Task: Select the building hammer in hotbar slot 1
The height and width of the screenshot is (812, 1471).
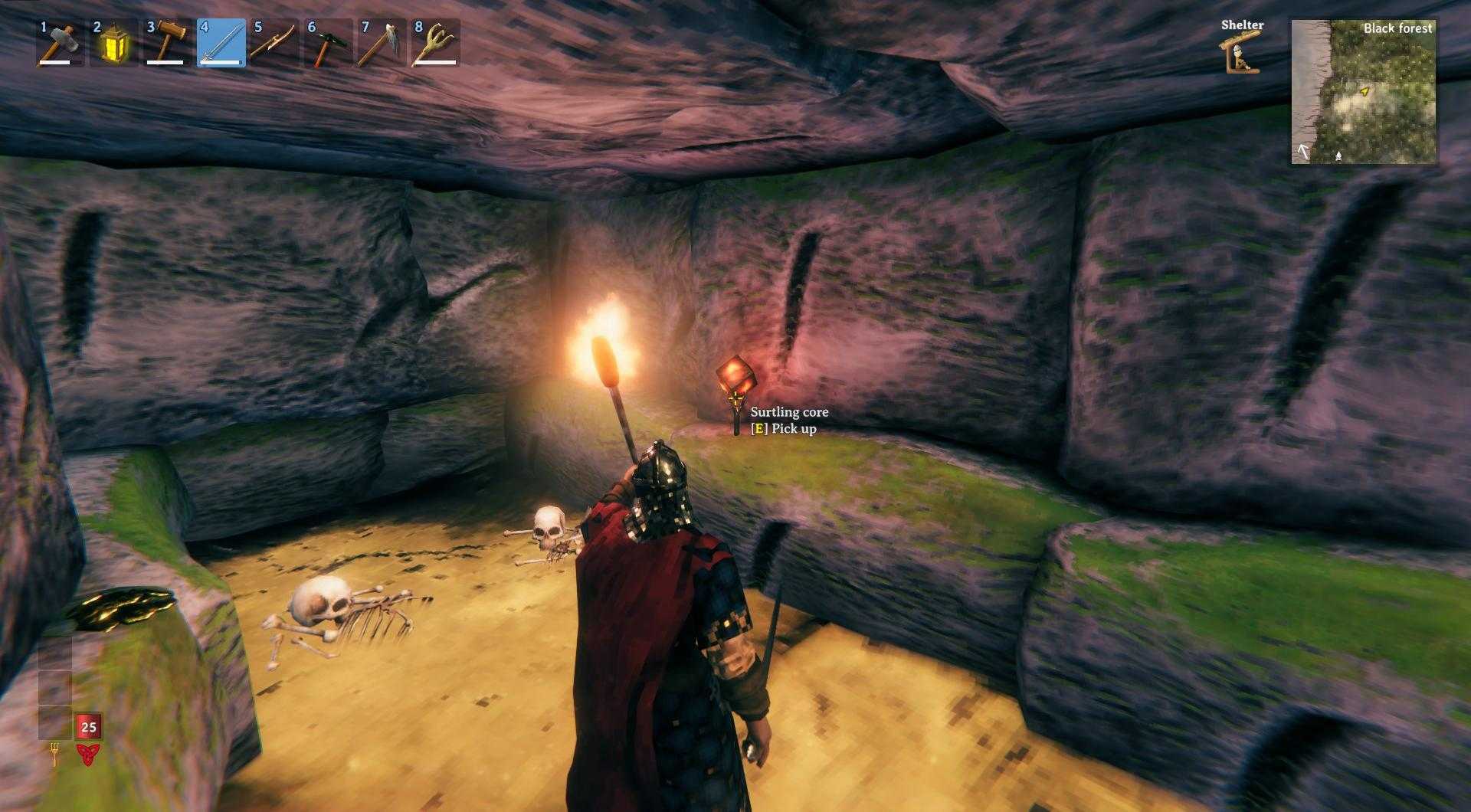Action: (57, 42)
